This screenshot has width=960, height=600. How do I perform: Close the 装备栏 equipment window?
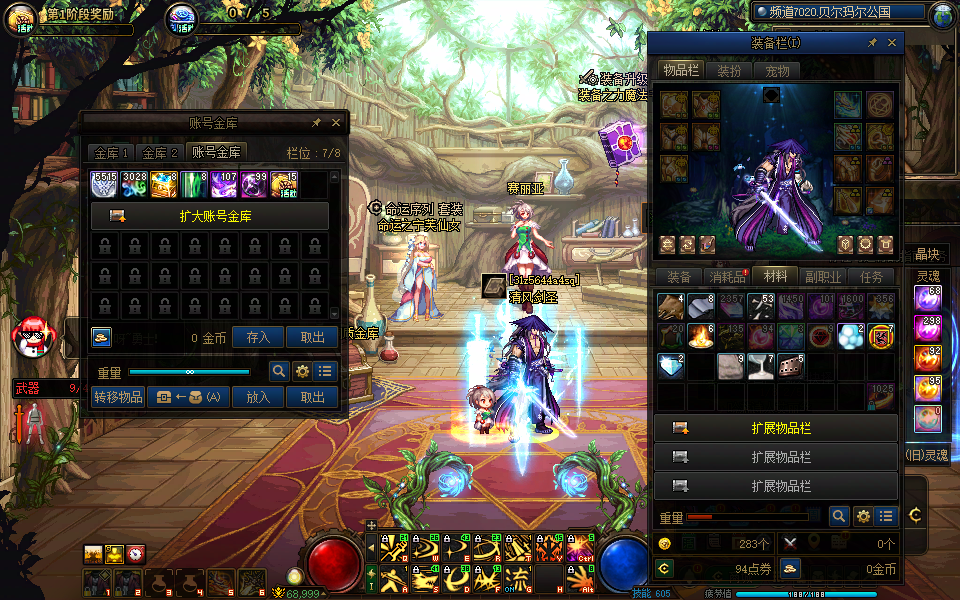point(892,43)
